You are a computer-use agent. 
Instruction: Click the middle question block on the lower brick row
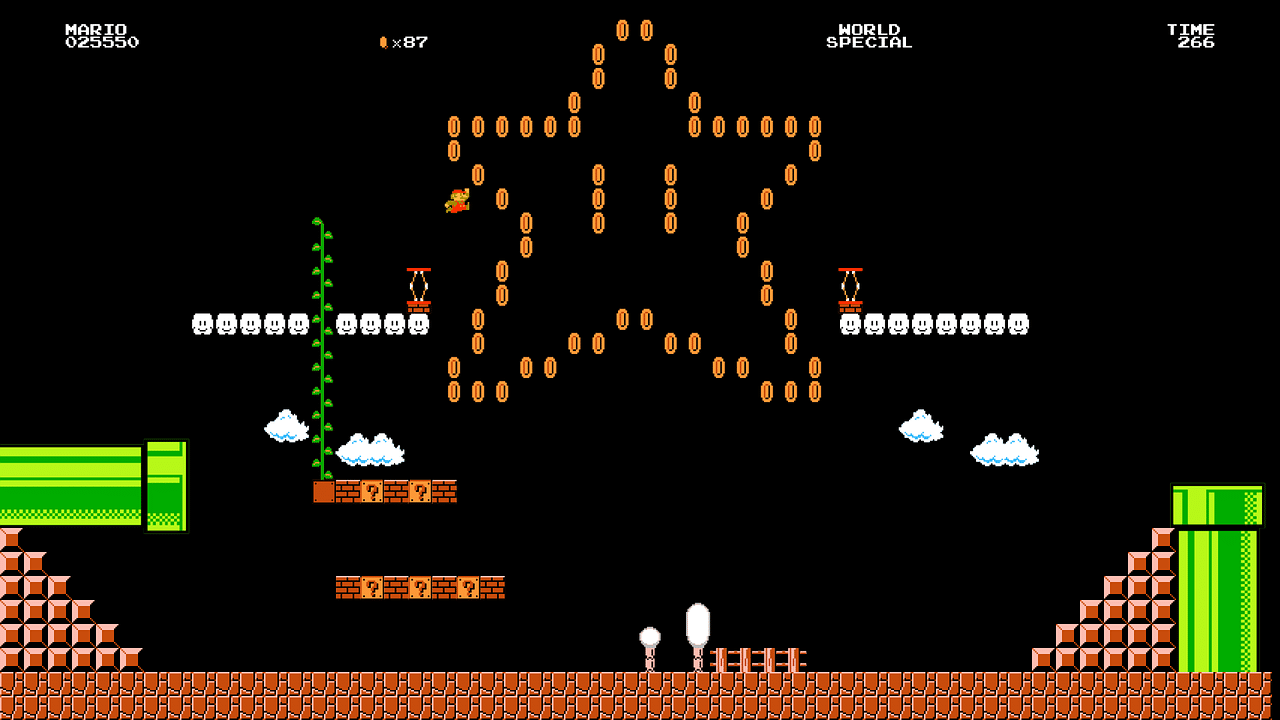coord(421,589)
